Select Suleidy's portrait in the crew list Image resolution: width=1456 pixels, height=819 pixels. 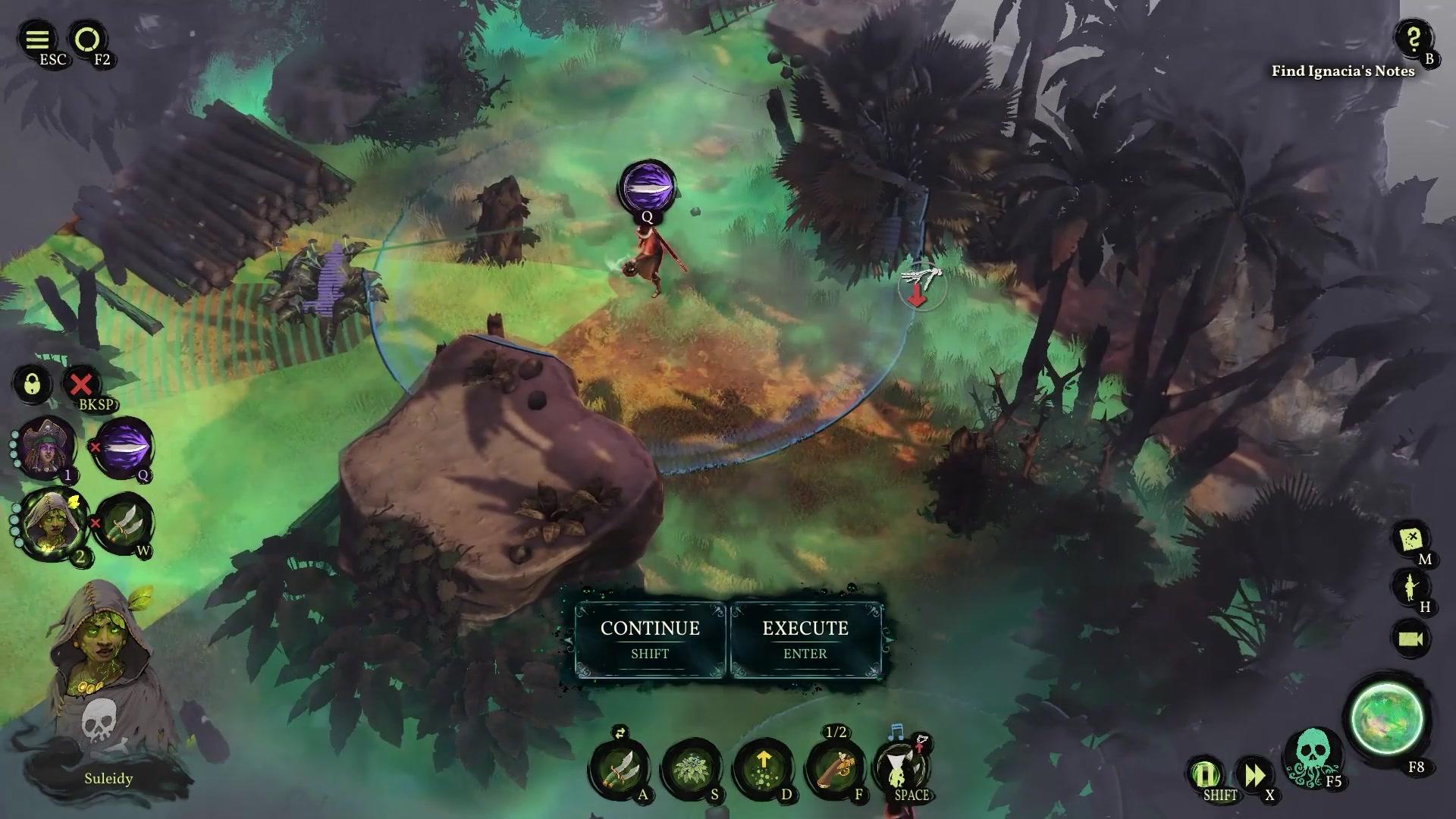(x=52, y=525)
